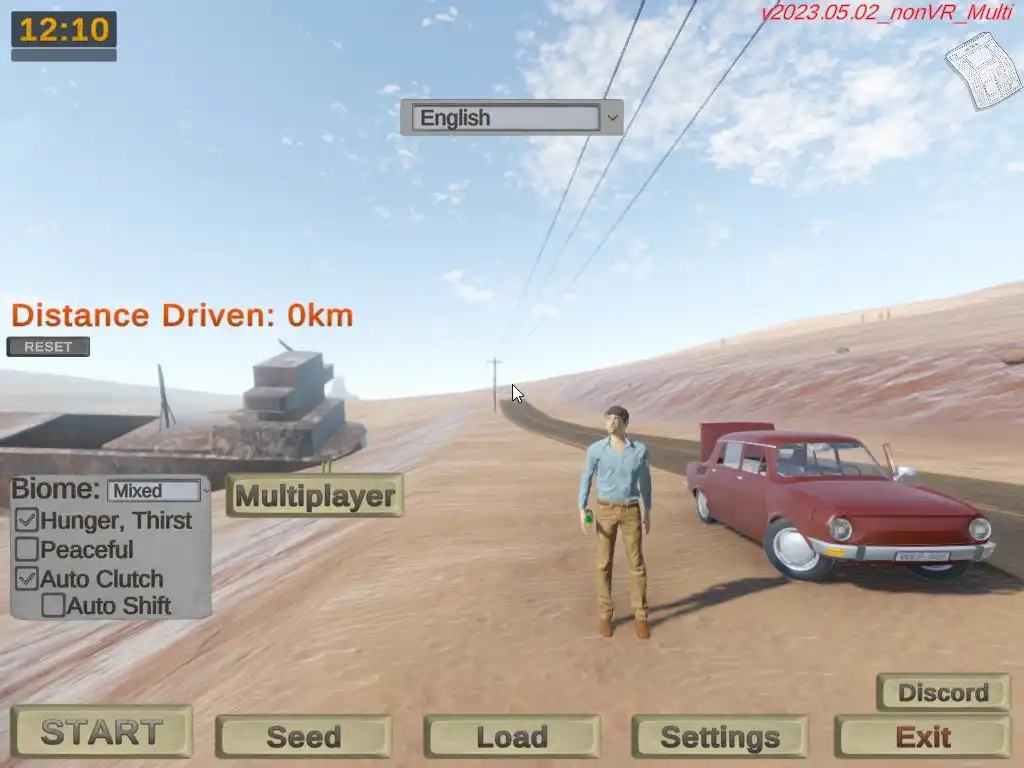Open the Settings menu
Screen dimensions: 1024x768
pos(719,737)
